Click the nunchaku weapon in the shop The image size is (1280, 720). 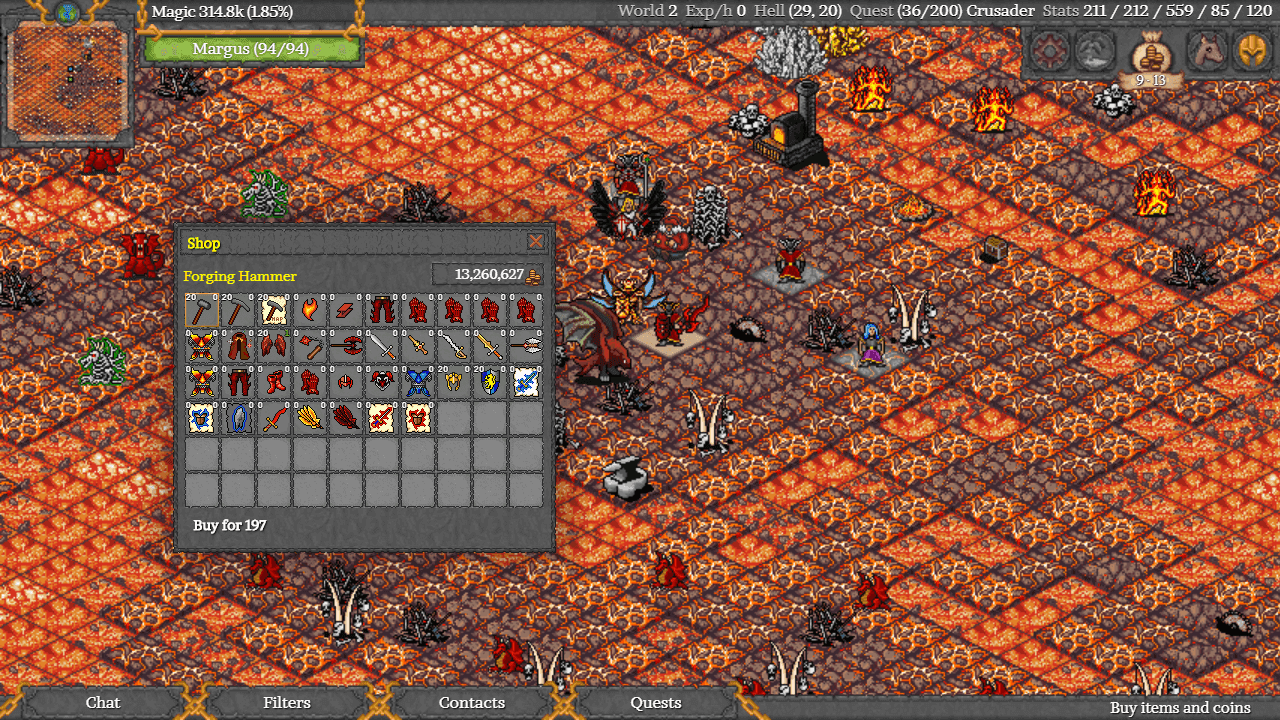(313, 345)
